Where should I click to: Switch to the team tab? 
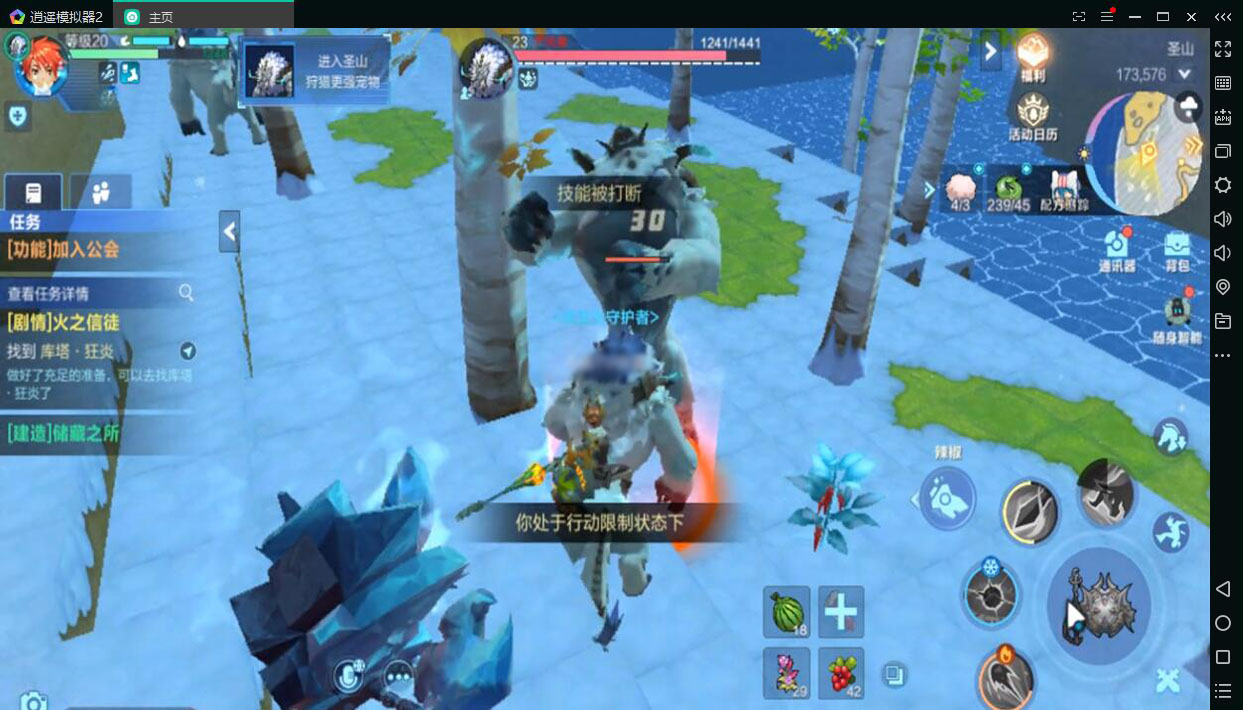tap(100, 193)
